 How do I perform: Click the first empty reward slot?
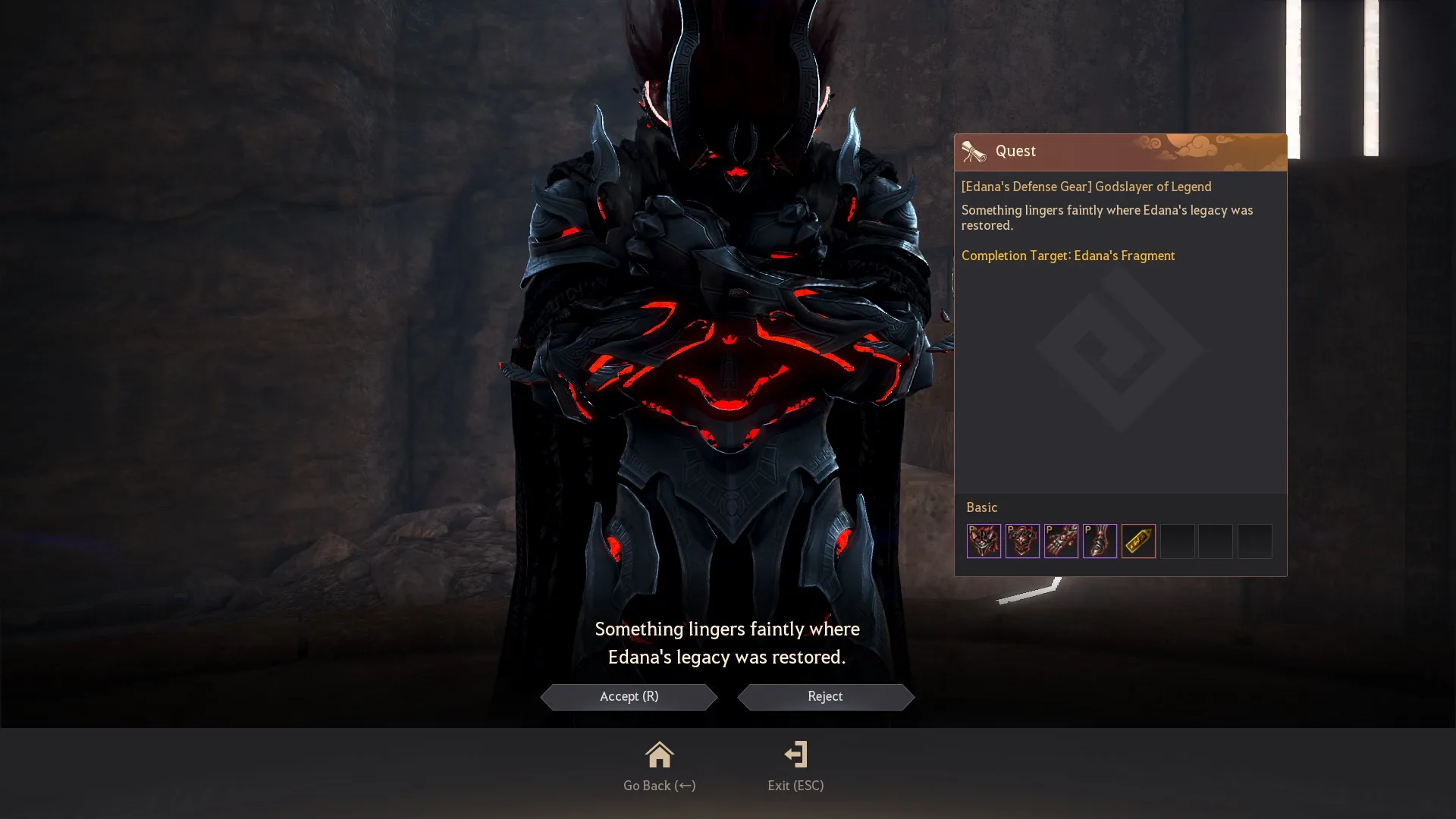1178,541
